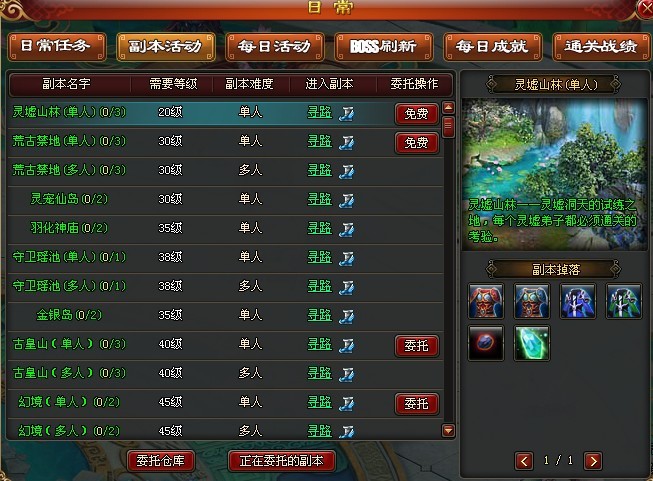Show 正在委托的副本 list

282,461
